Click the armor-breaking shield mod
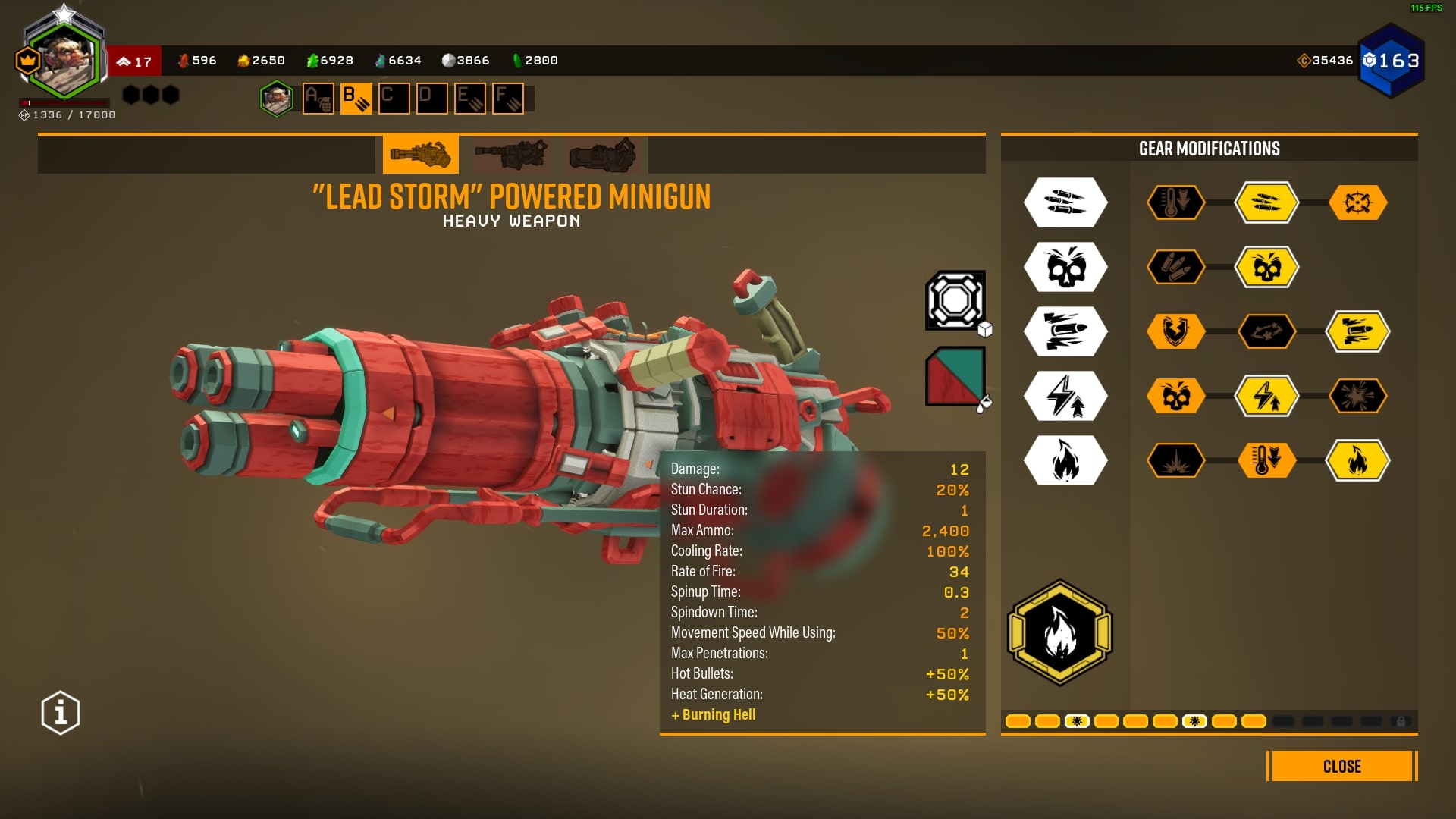Viewport: 1456px width, 819px height. point(1176,331)
